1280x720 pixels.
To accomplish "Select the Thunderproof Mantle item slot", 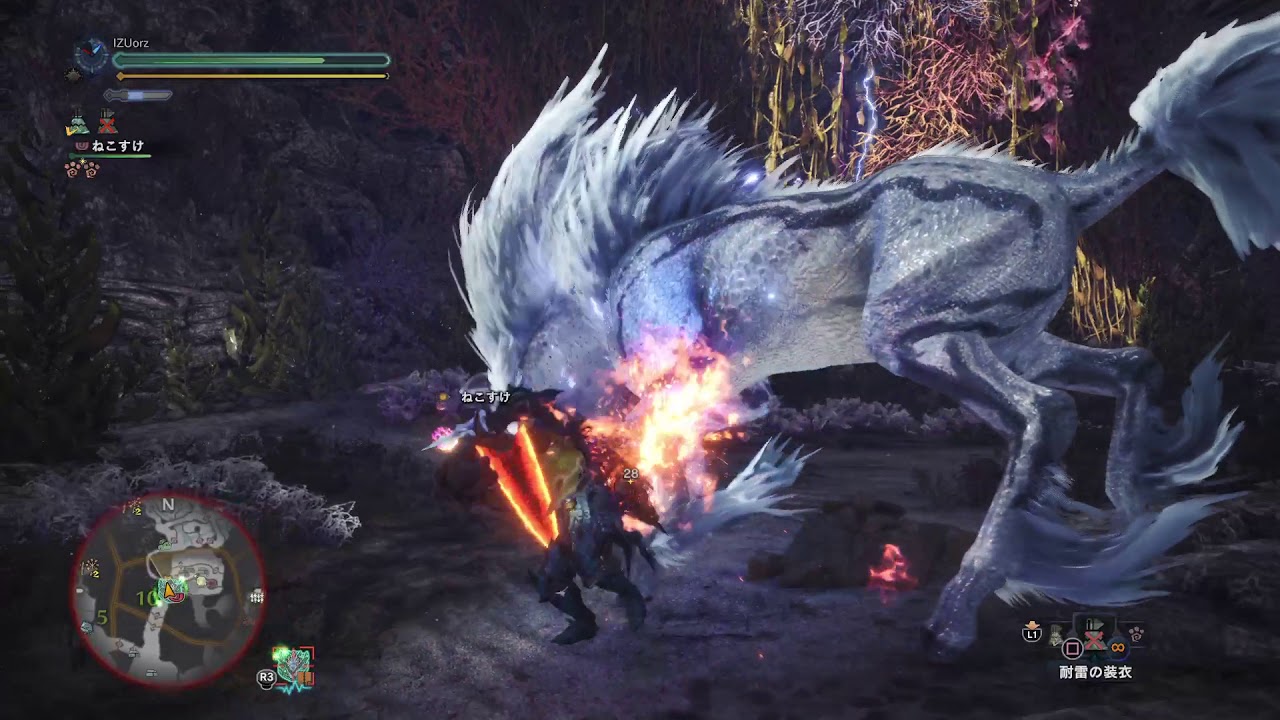I will [x=1095, y=639].
